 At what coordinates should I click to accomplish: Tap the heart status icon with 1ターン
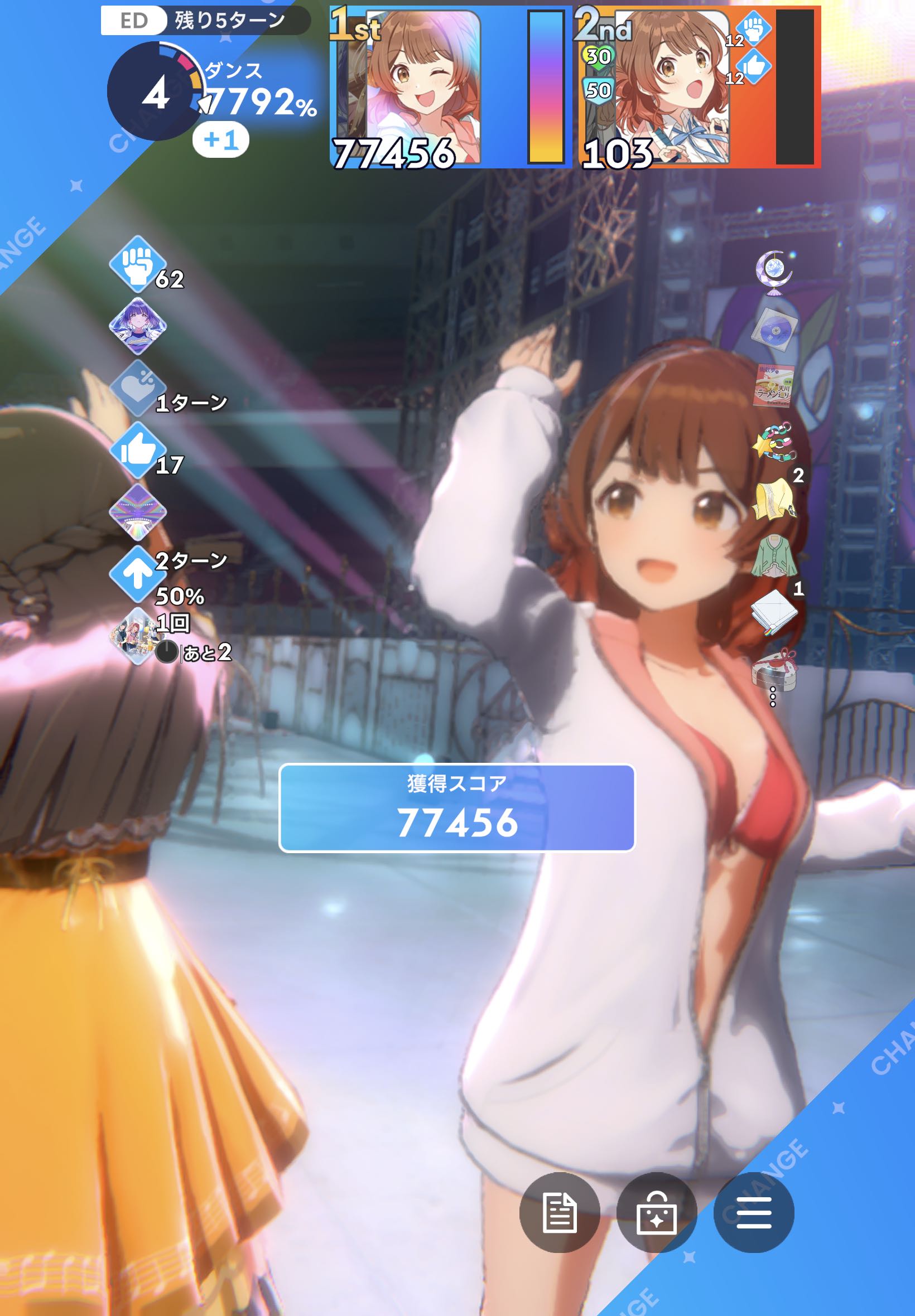click(x=137, y=389)
